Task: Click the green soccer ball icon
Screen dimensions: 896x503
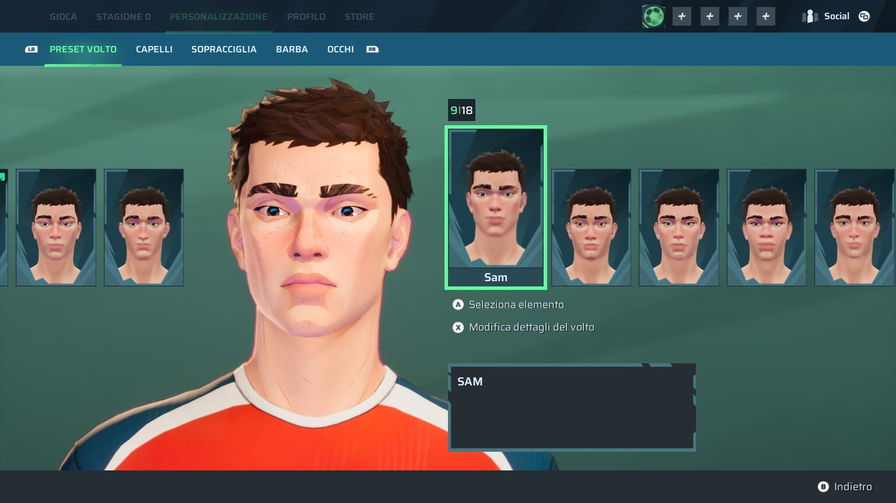Action: 653,16
